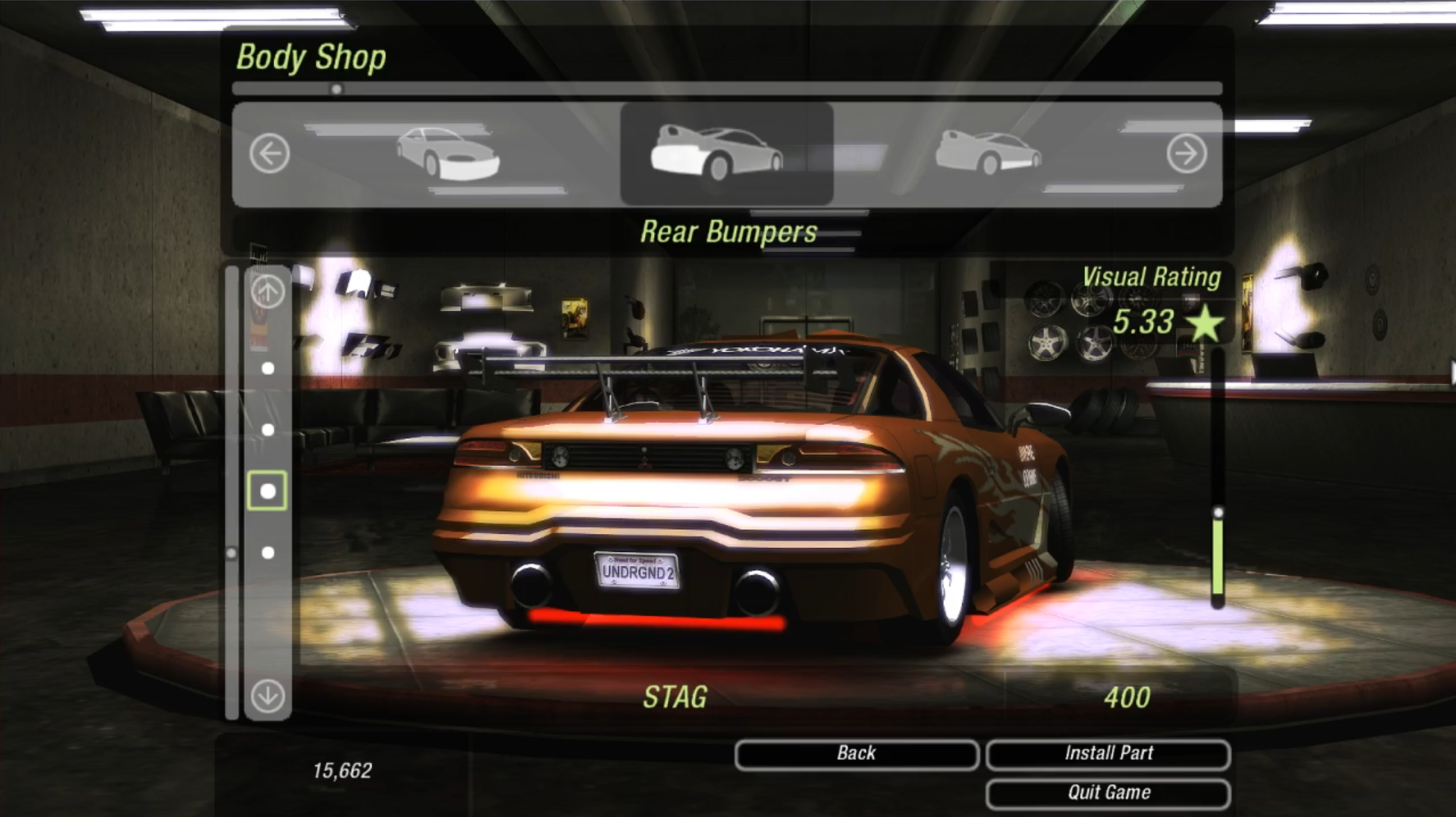
Task: Select the Rear Bumpers category tile
Action: click(726, 154)
